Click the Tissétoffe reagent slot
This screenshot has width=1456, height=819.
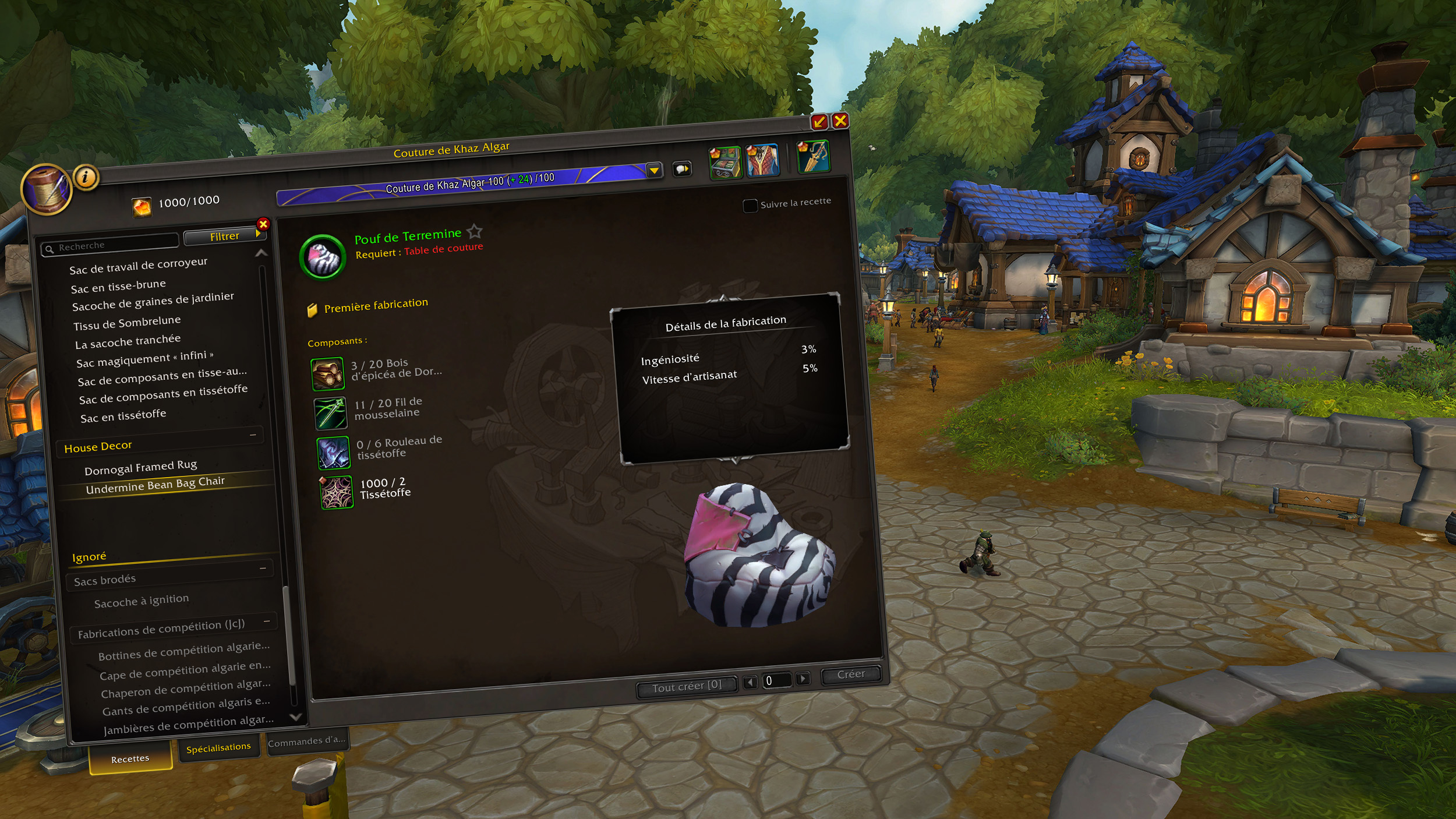click(337, 492)
